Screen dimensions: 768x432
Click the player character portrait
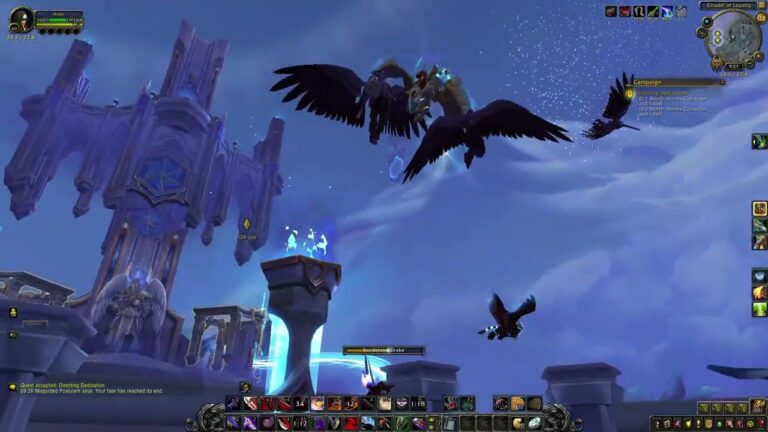[x=20, y=20]
